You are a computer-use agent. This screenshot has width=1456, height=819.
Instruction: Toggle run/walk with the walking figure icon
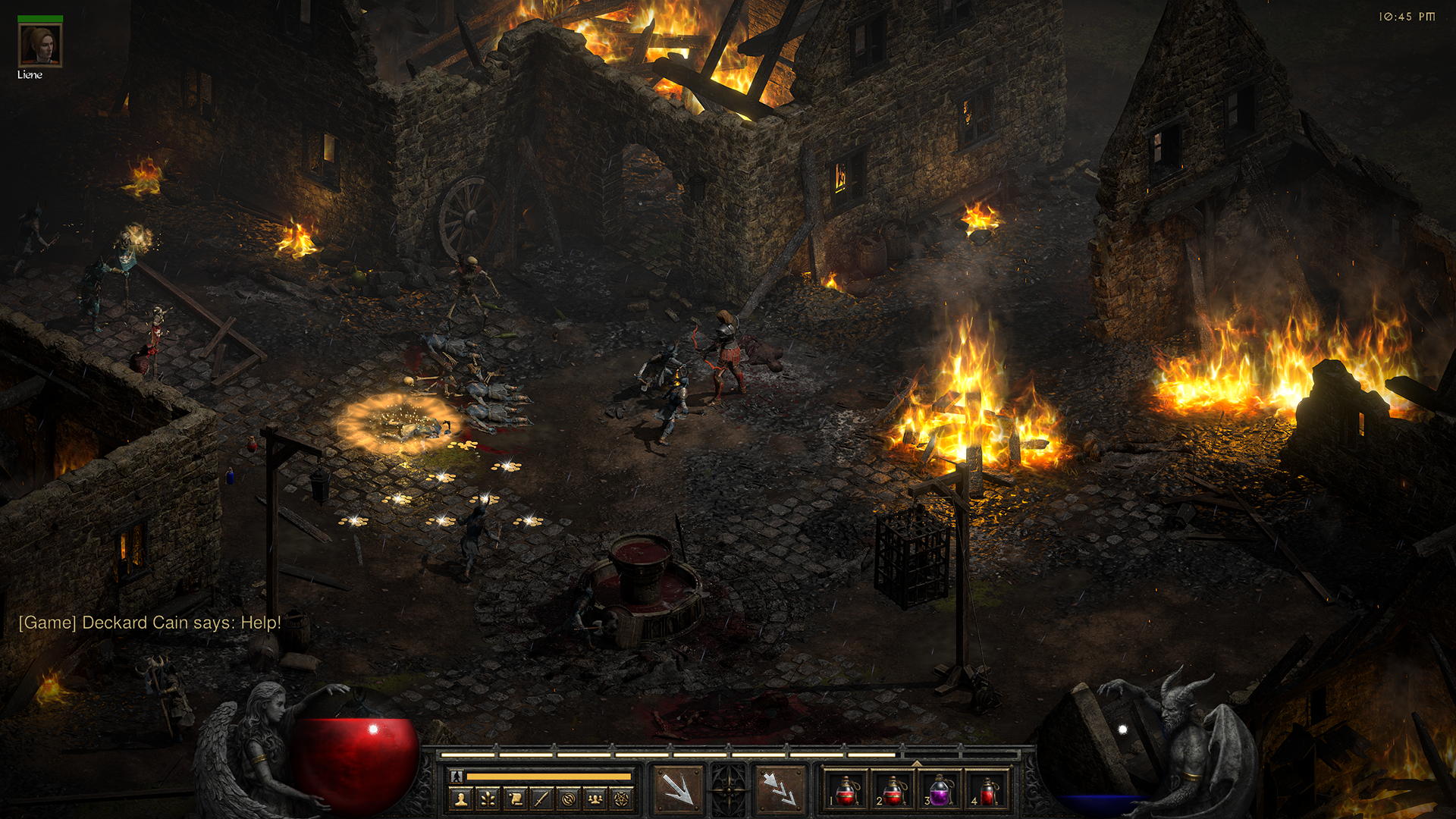pyautogui.click(x=457, y=776)
